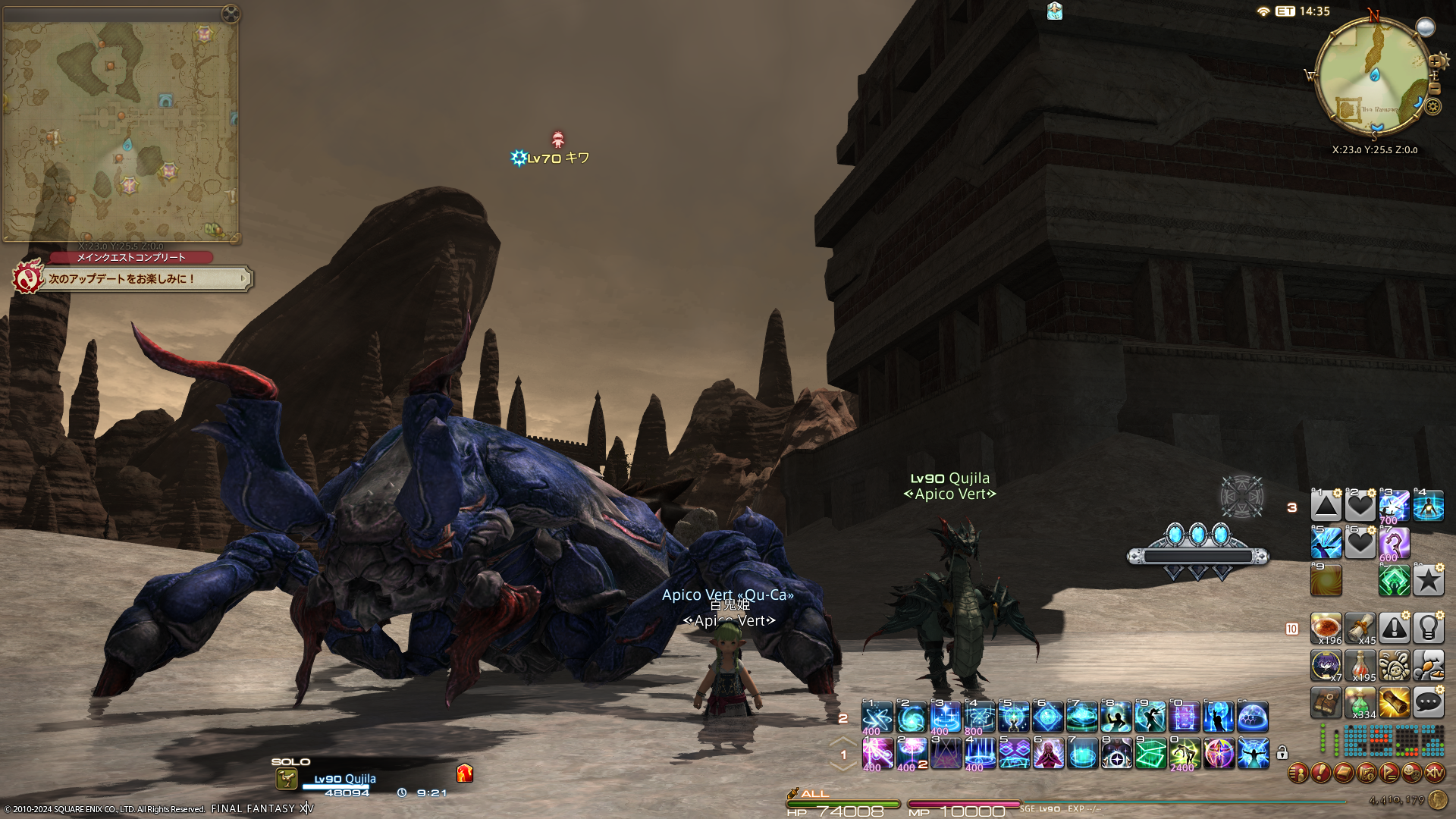Screen dimensions: 1456x819
Task: Toggle the hotbar padlock
Action: pos(1282,753)
